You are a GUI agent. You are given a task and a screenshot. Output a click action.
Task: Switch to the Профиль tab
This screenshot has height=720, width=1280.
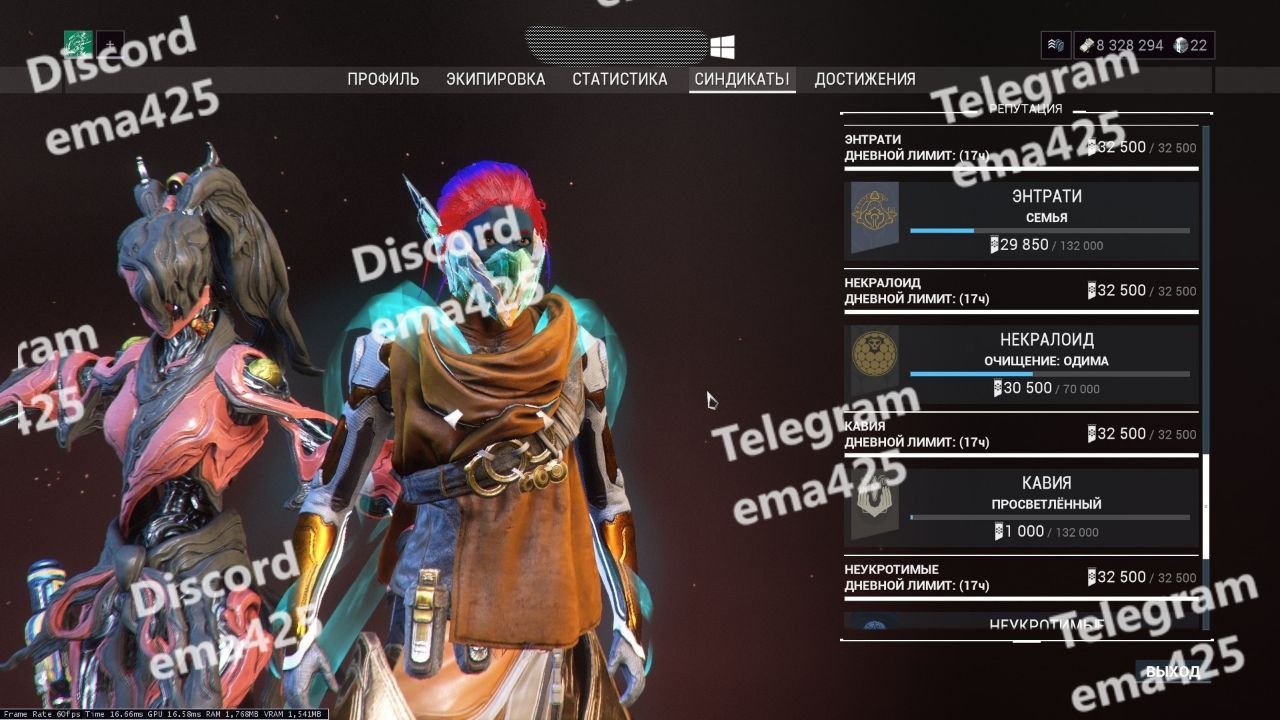(383, 79)
